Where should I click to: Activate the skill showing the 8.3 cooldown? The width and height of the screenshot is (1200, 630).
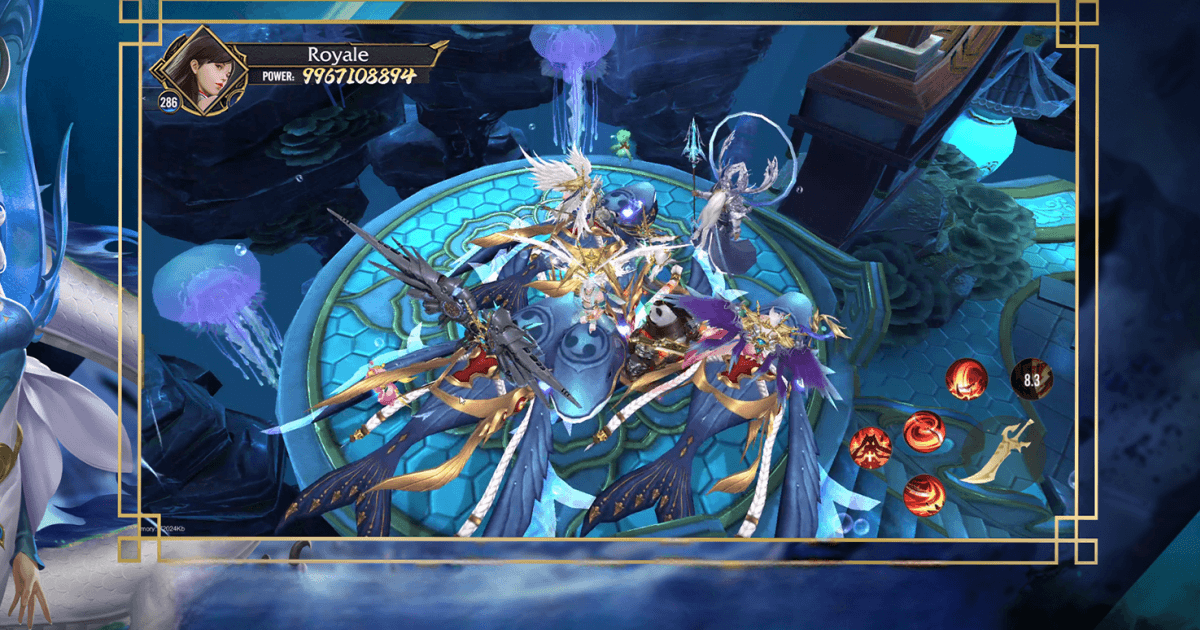1031,380
